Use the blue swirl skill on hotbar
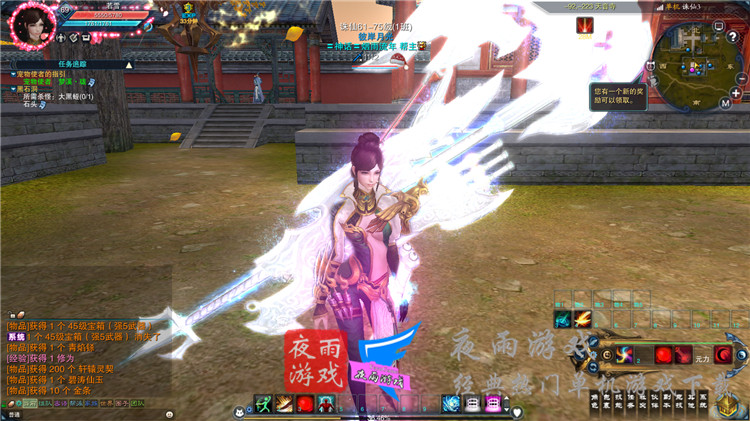This screenshot has width=750, height=421. pos(451,403)
